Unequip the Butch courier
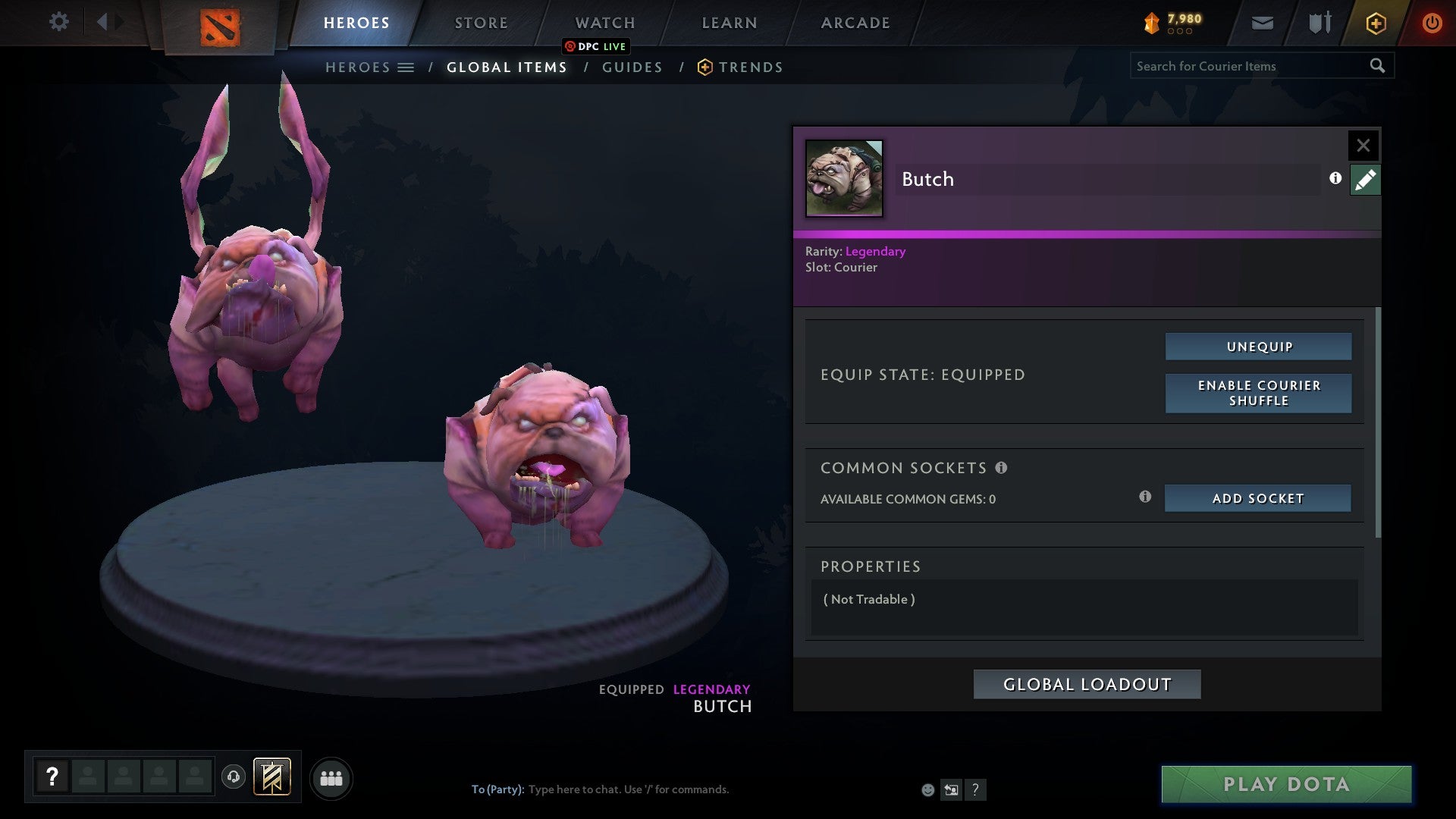1456x819 pixels. (x=1258, y=346)
